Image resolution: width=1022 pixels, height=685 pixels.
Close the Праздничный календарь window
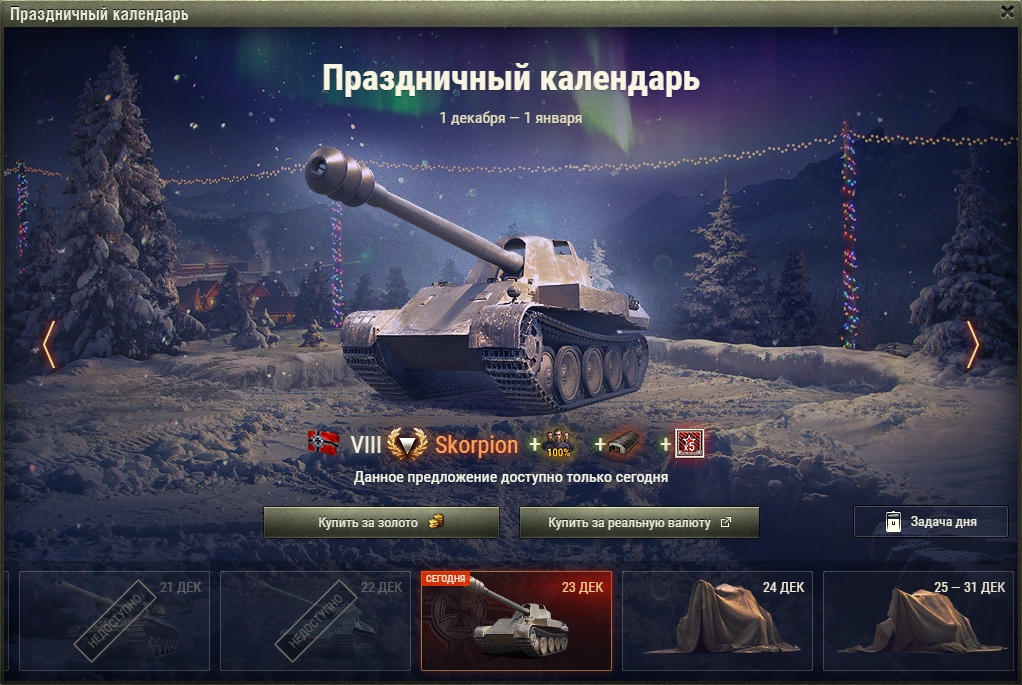click(1007, 12)
